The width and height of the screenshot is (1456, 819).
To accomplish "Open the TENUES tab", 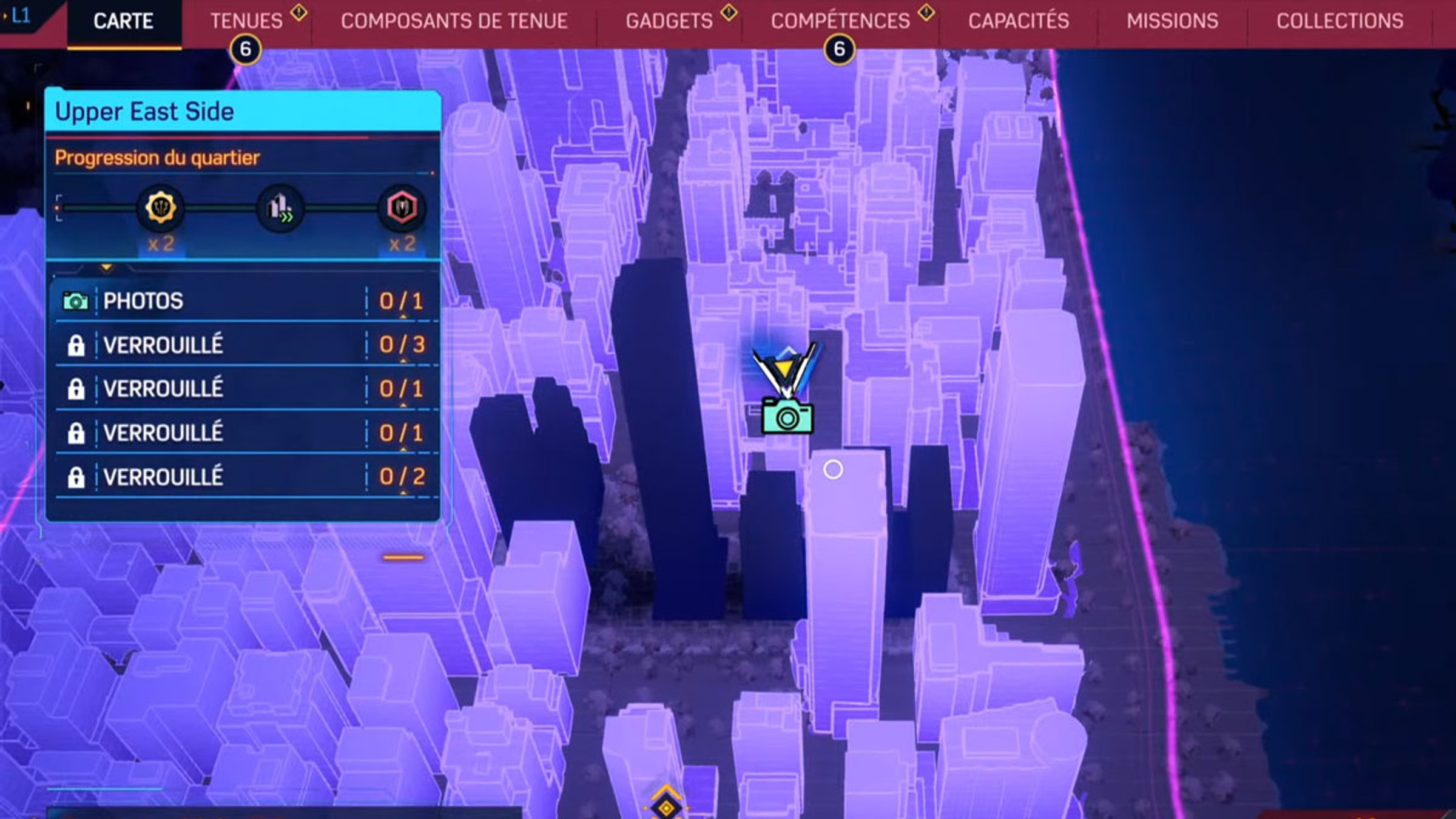I will 246,22.
